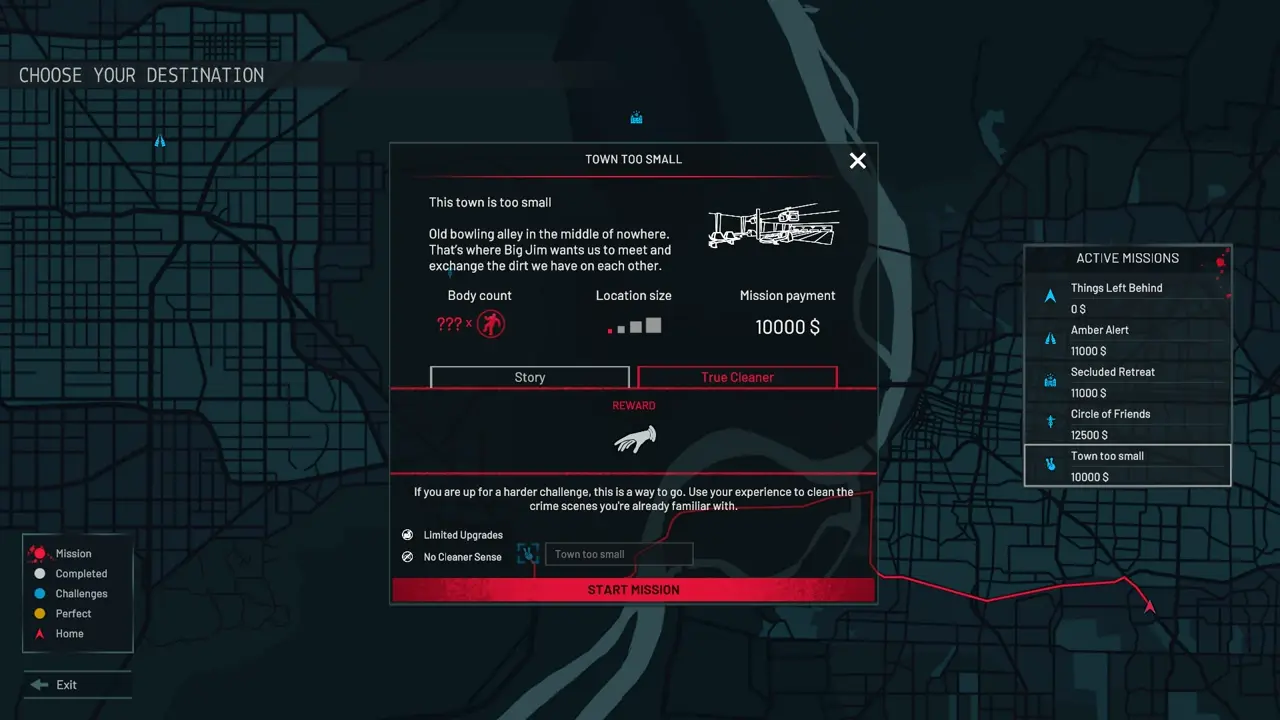Screen dimensions: 1280x720
Task: Select the True Cleaner tab
Action: point(737,377)
